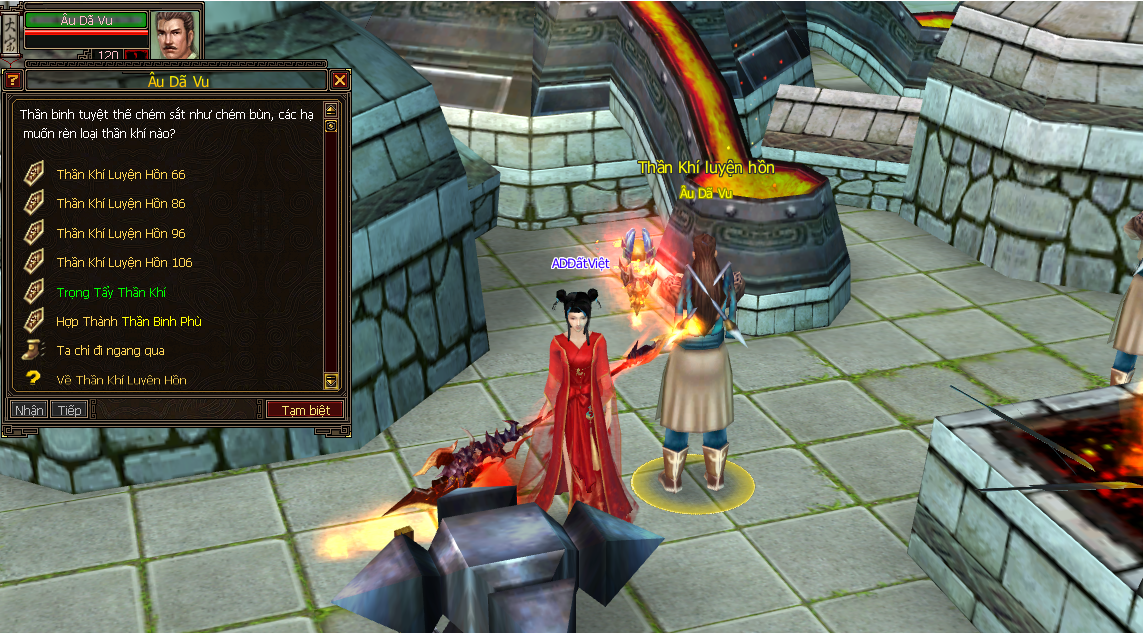Choose Thần Khí Luyện Hồn 106 option
Screen dimensions: 1143x633
coord(124,262)
